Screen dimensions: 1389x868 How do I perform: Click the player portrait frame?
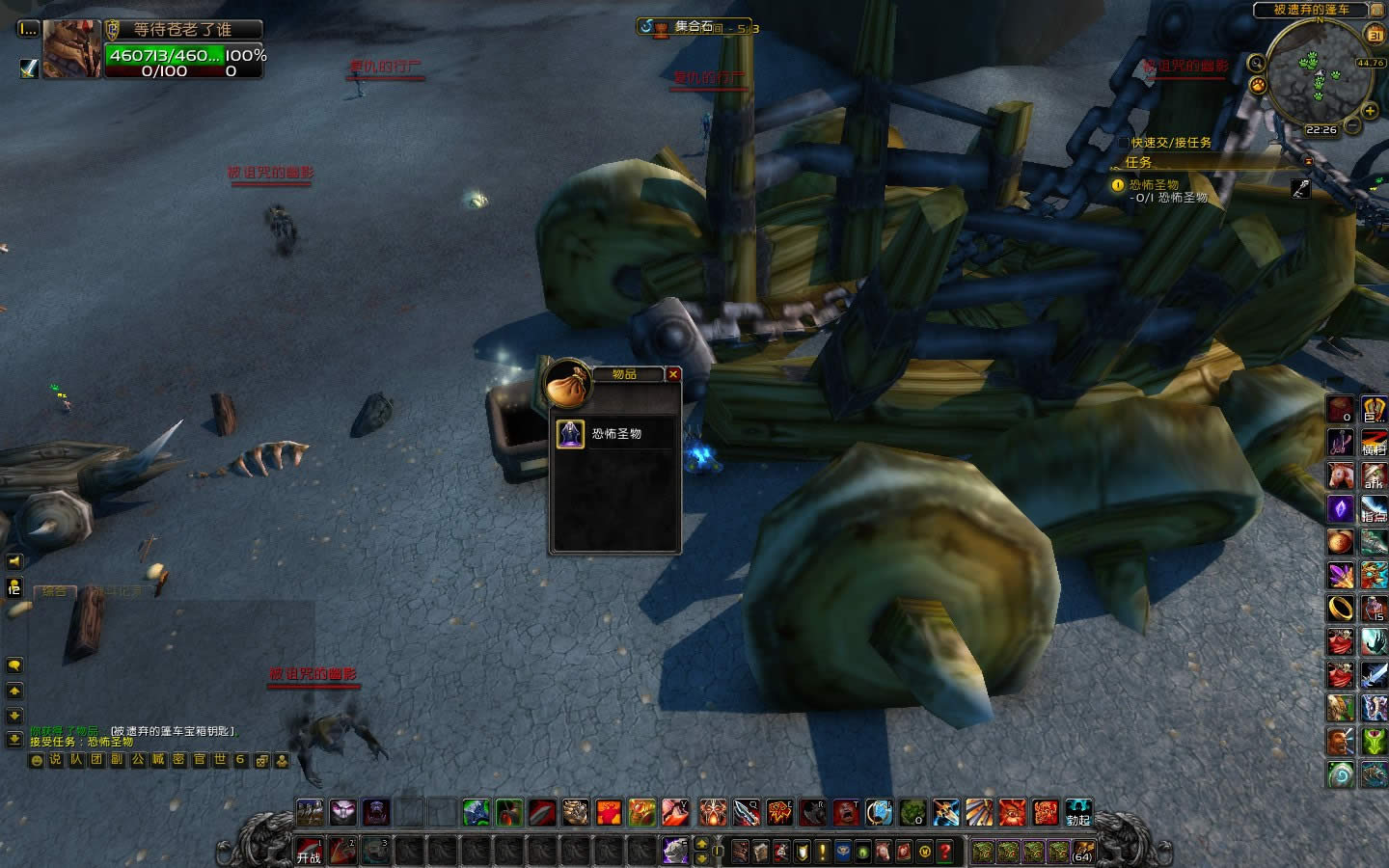(x=71, y=48)
